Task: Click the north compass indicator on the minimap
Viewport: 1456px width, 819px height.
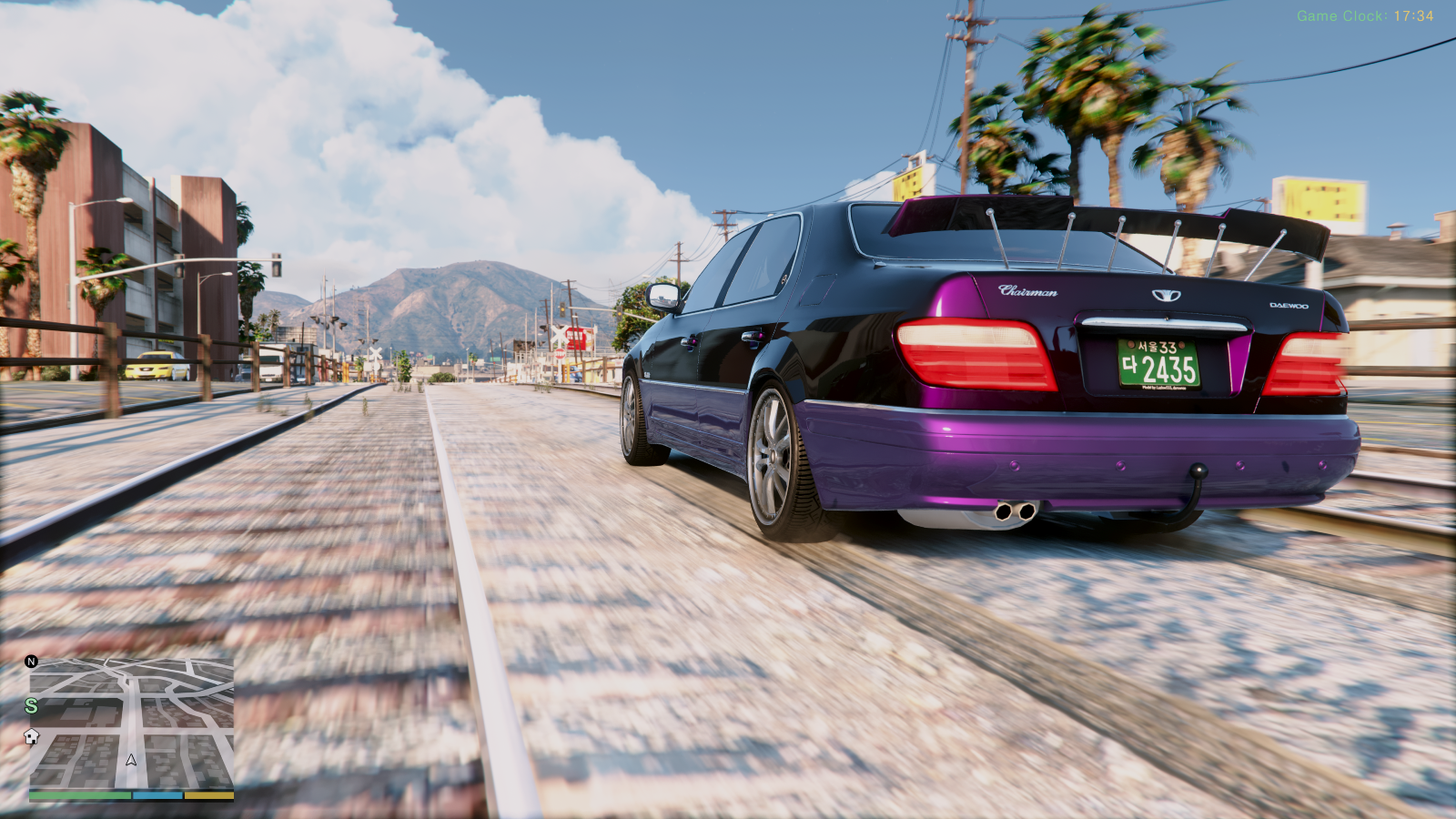Action: point(31,662)
